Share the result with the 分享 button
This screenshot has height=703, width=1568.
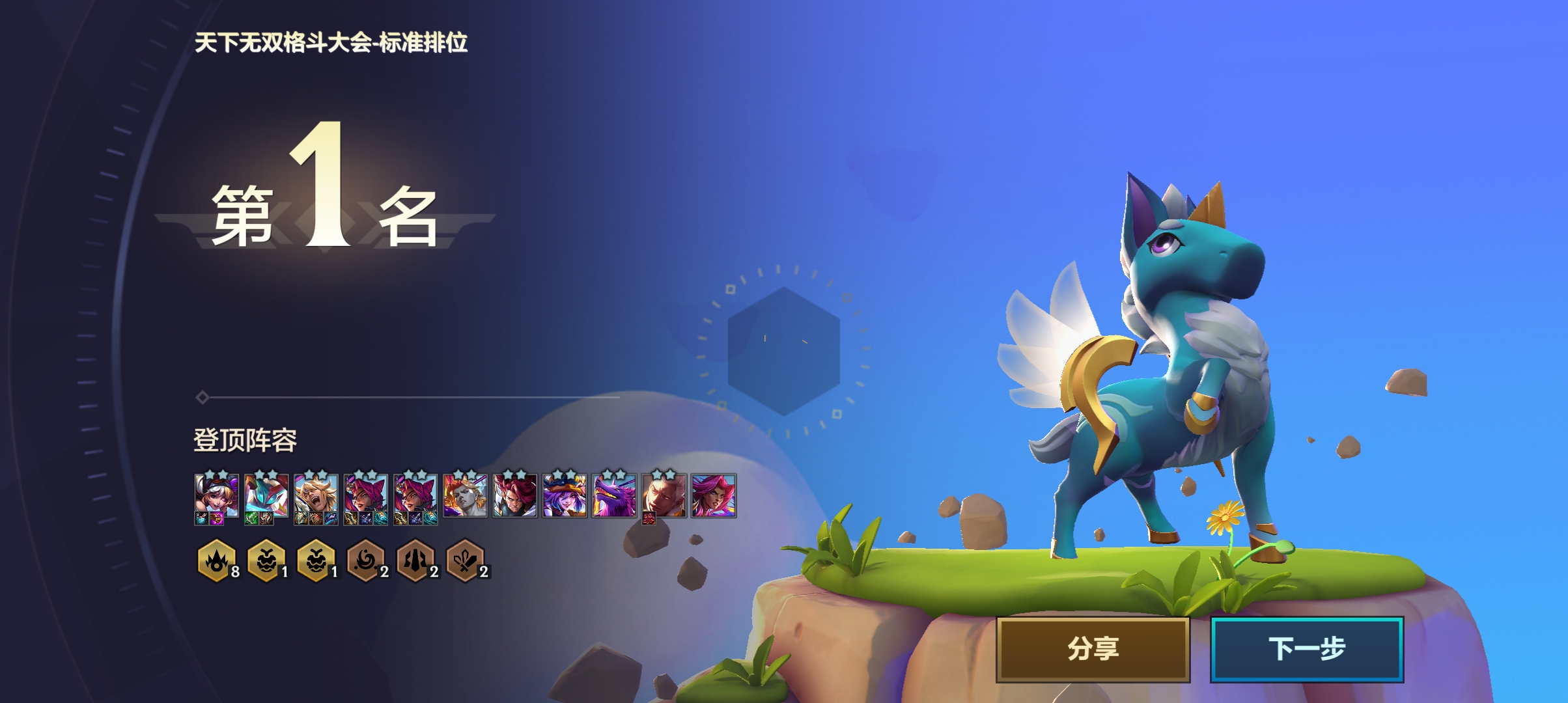click(x=1093, y=649)
